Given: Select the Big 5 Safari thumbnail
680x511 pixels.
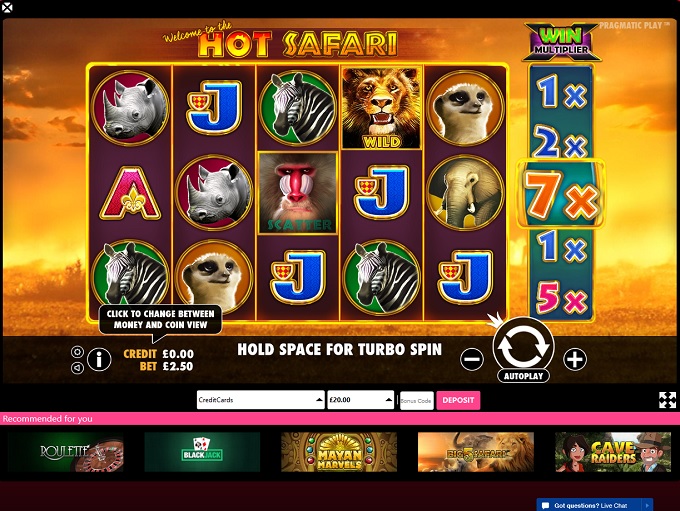Looking at the screenshot, I should point(475,452).
